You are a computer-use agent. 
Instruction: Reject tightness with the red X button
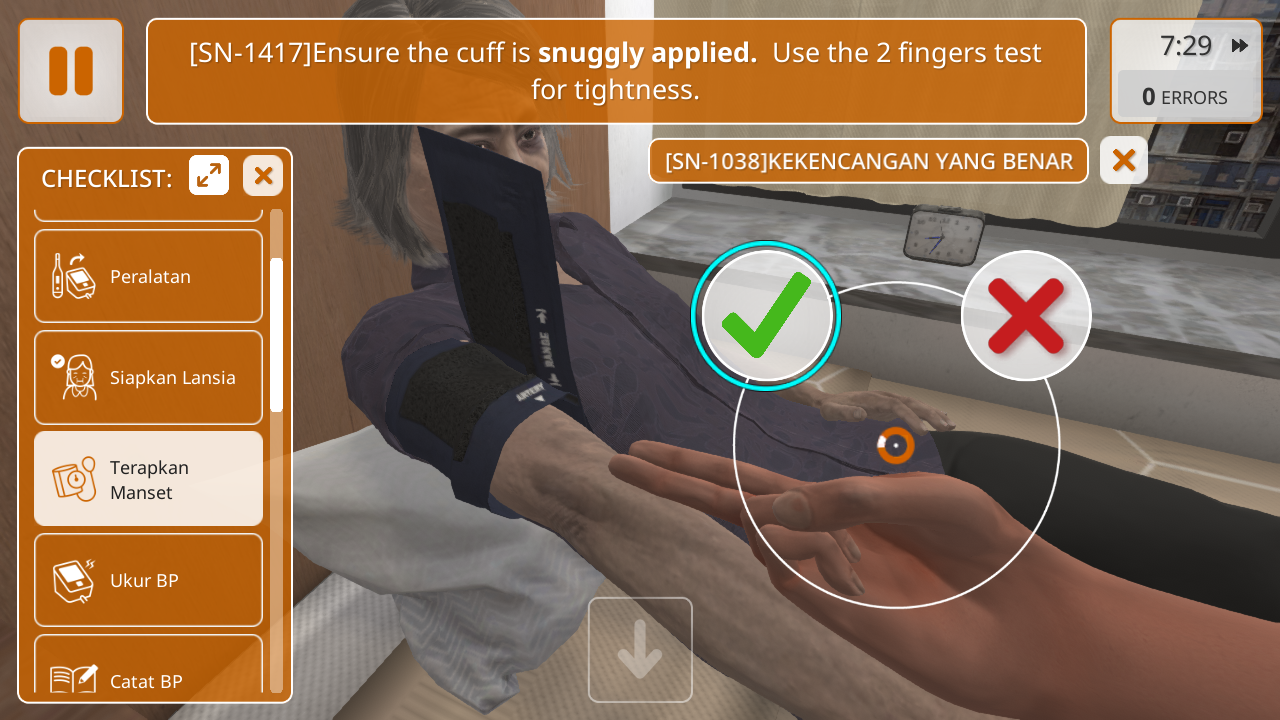(1025, 316)
